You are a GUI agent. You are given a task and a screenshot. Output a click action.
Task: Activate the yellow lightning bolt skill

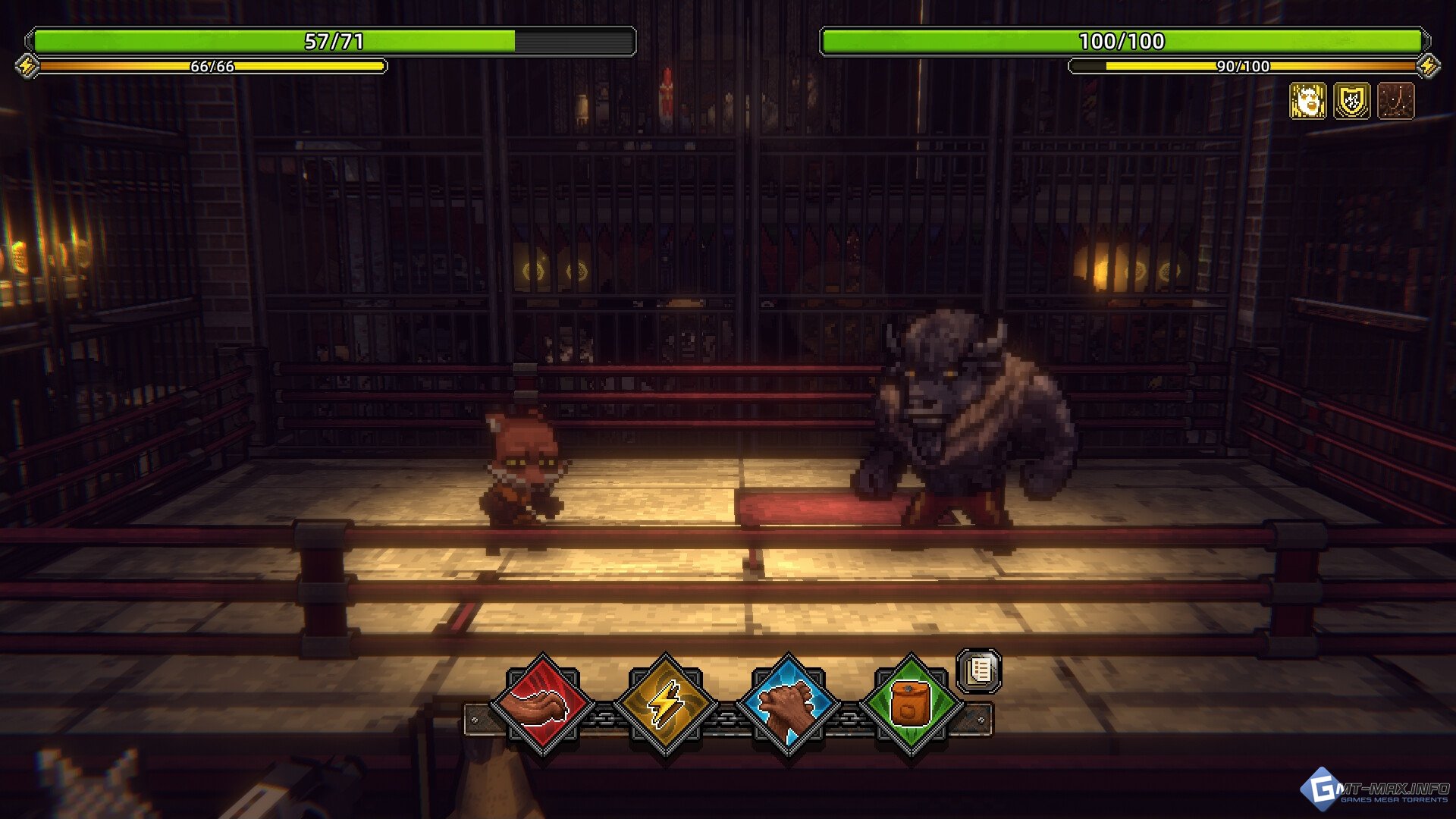666,707
